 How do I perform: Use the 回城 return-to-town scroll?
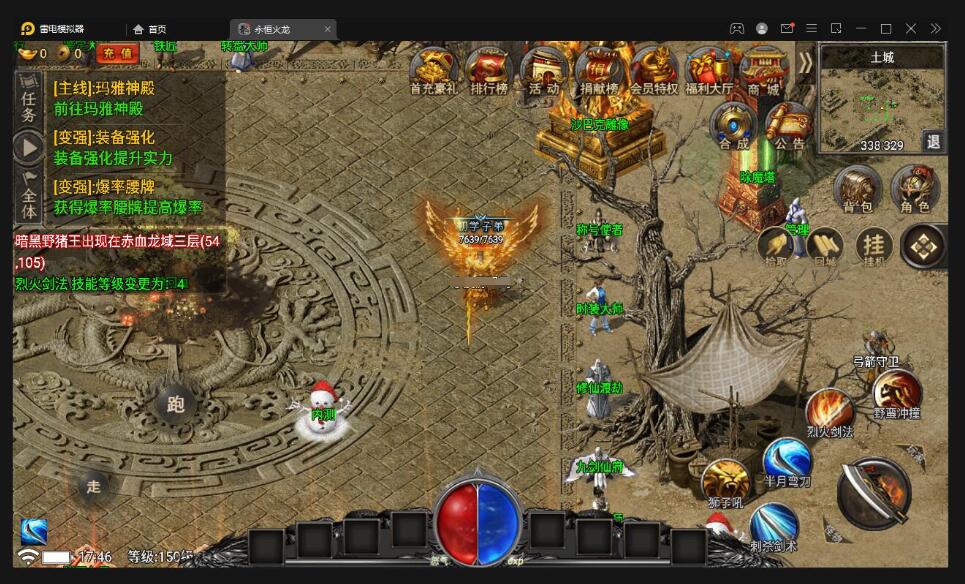[x=825, y=246]
